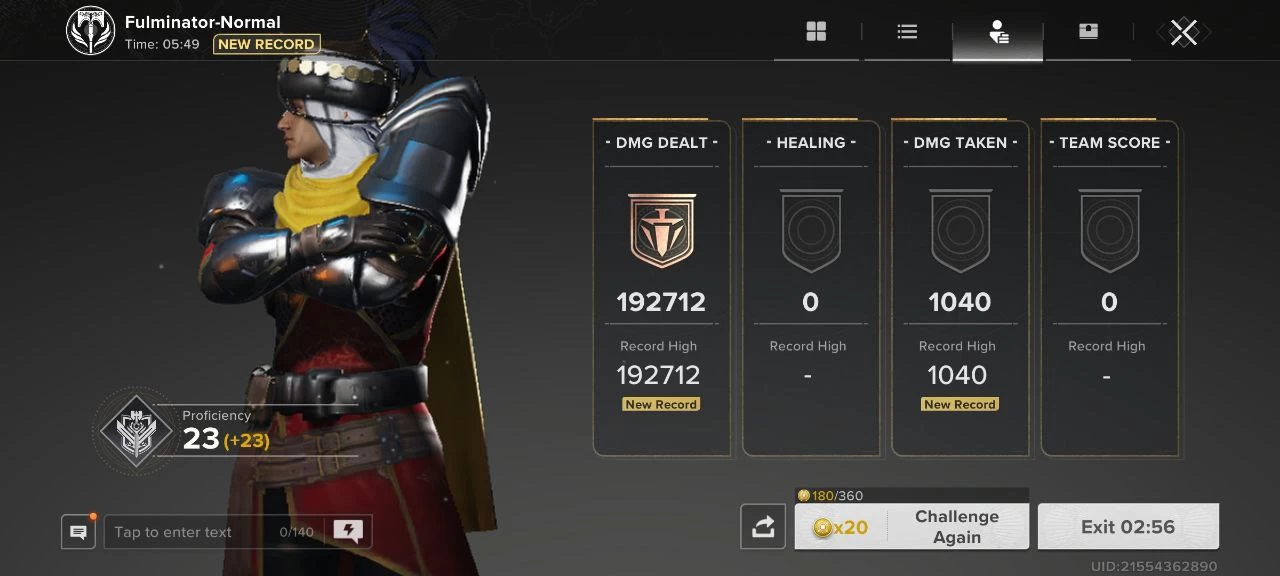Exit the results screen
1280x576 pixels.
[1128, 527]
